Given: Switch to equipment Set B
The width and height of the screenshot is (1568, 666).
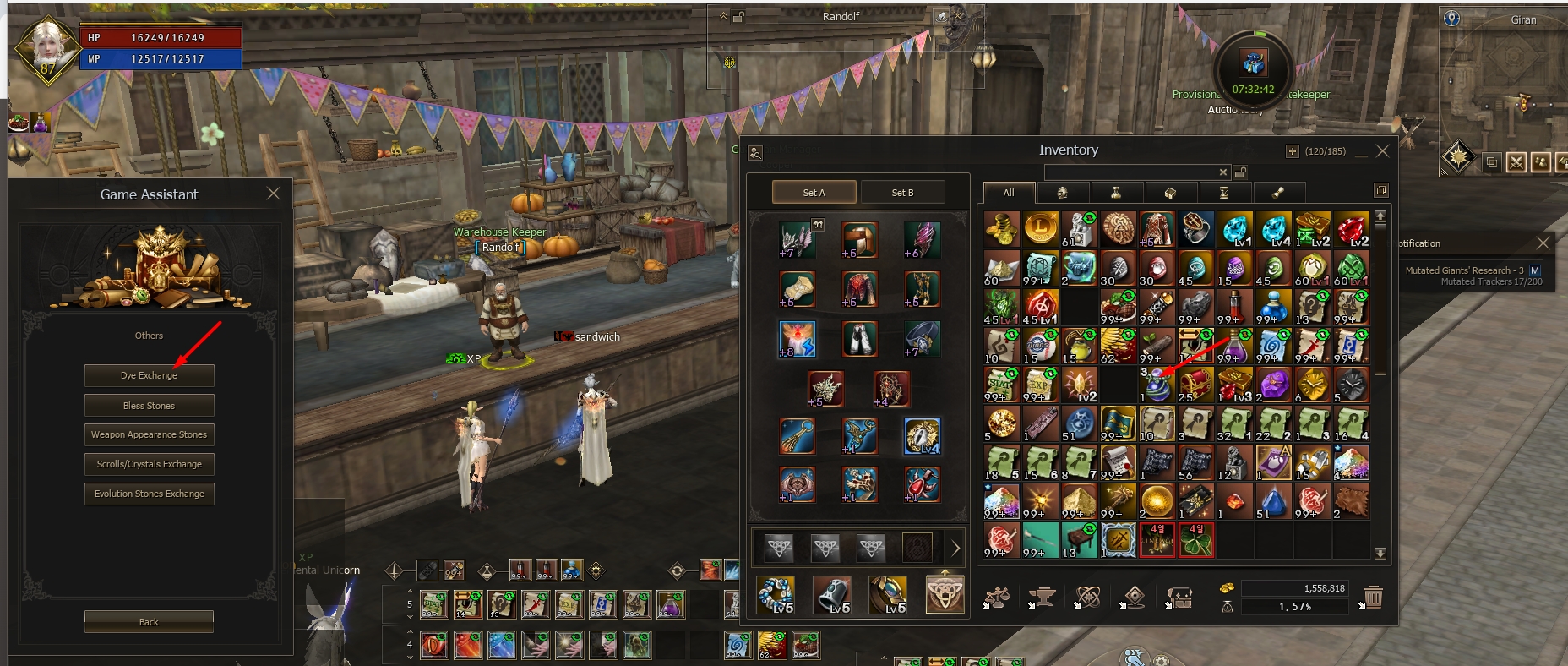Looking at the screenshot, I should click(902, 193).
